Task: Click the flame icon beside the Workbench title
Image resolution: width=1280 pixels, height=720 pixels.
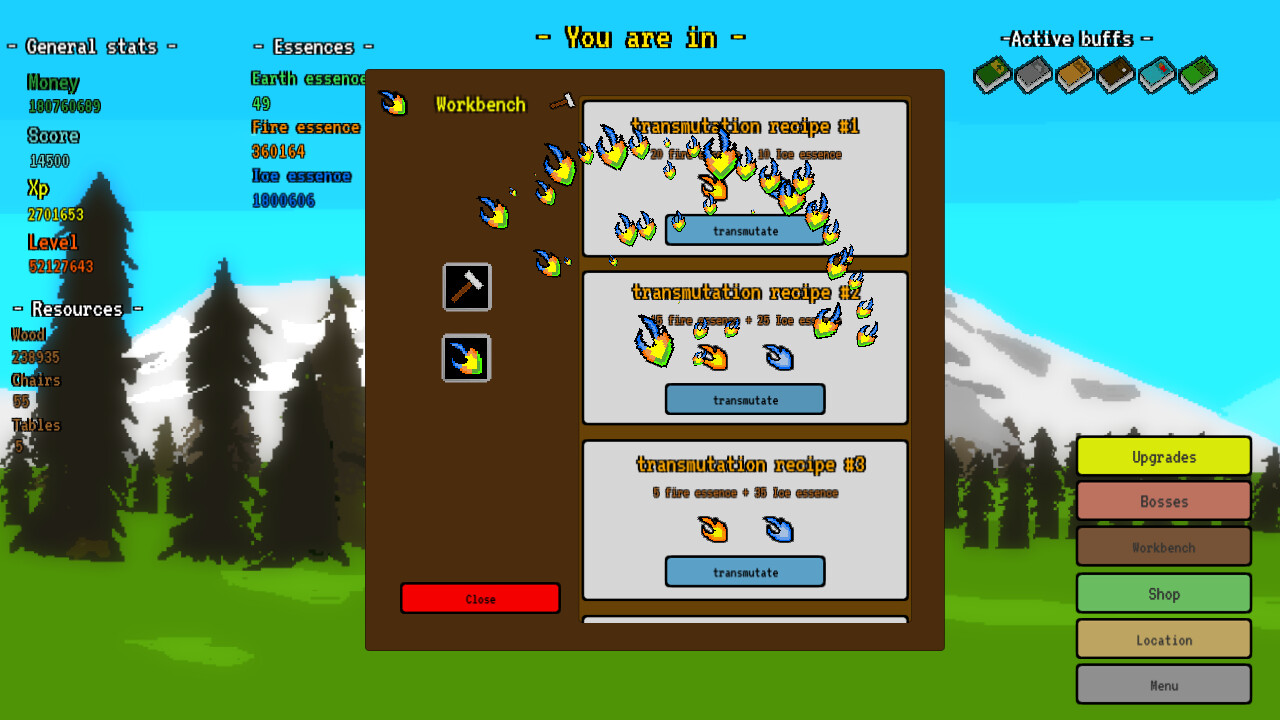Action: [x=394, y=102]
